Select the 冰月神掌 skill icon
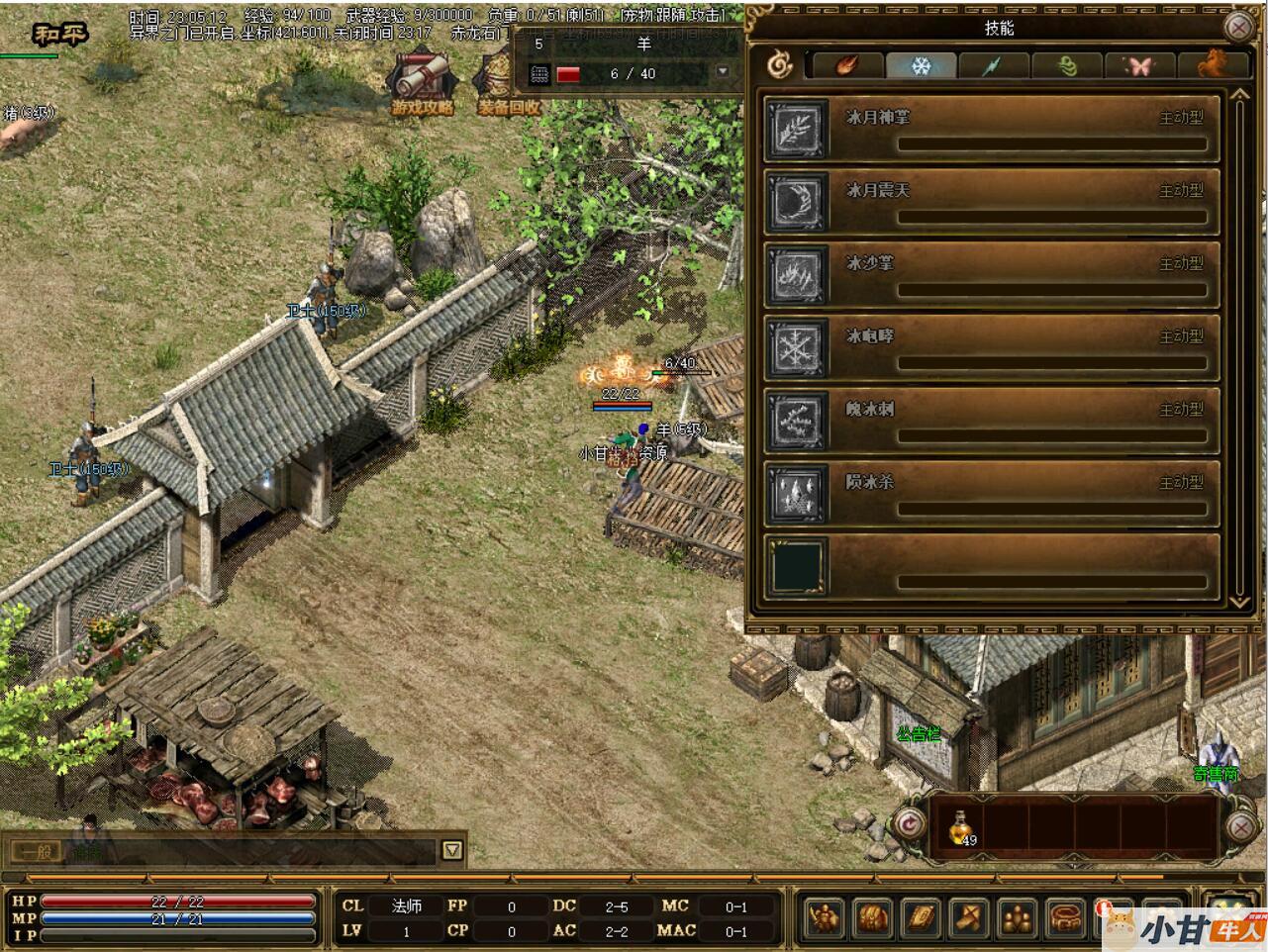 tap(797, 129)
